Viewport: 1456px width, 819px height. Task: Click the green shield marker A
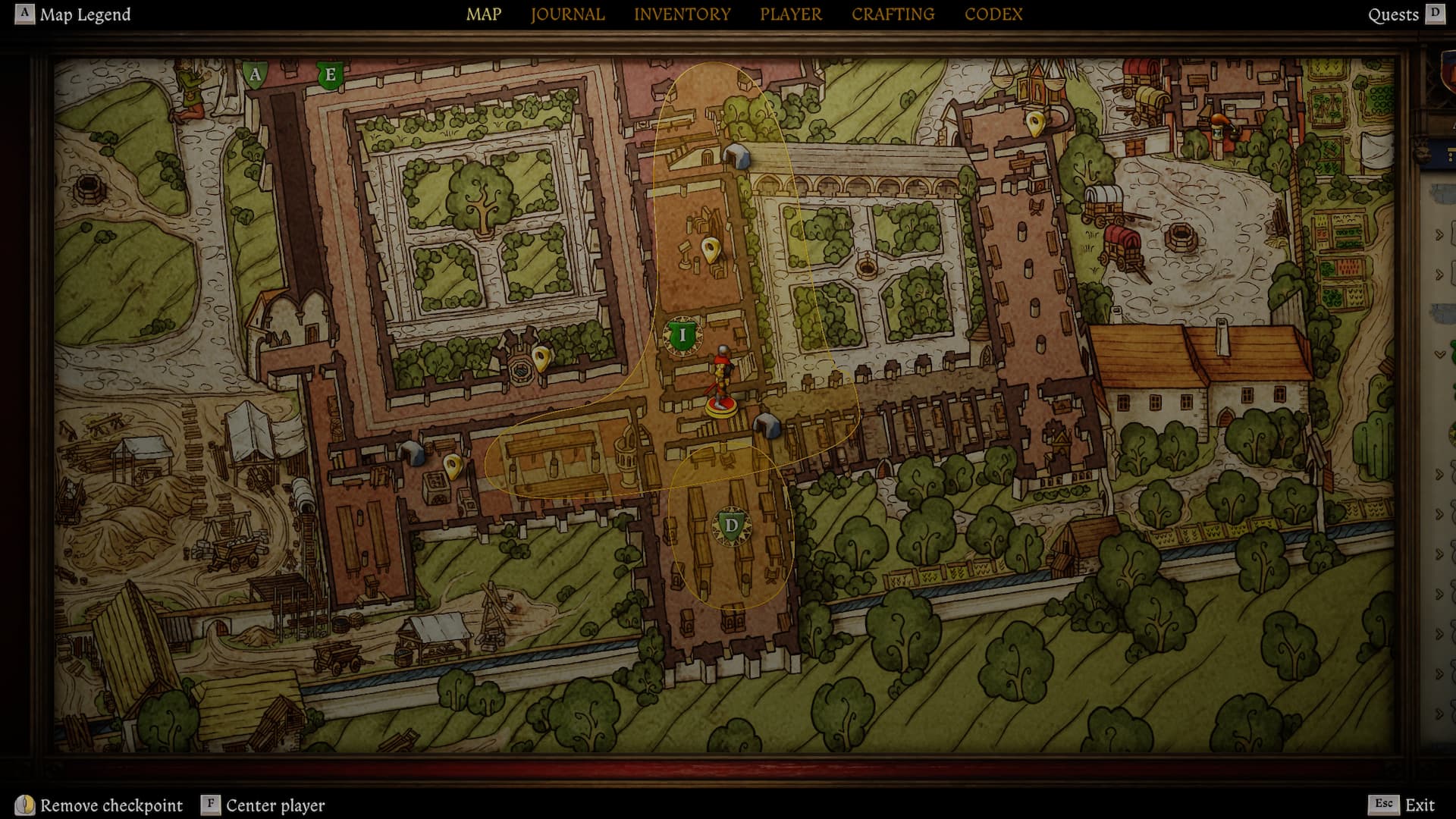(256, 74)
